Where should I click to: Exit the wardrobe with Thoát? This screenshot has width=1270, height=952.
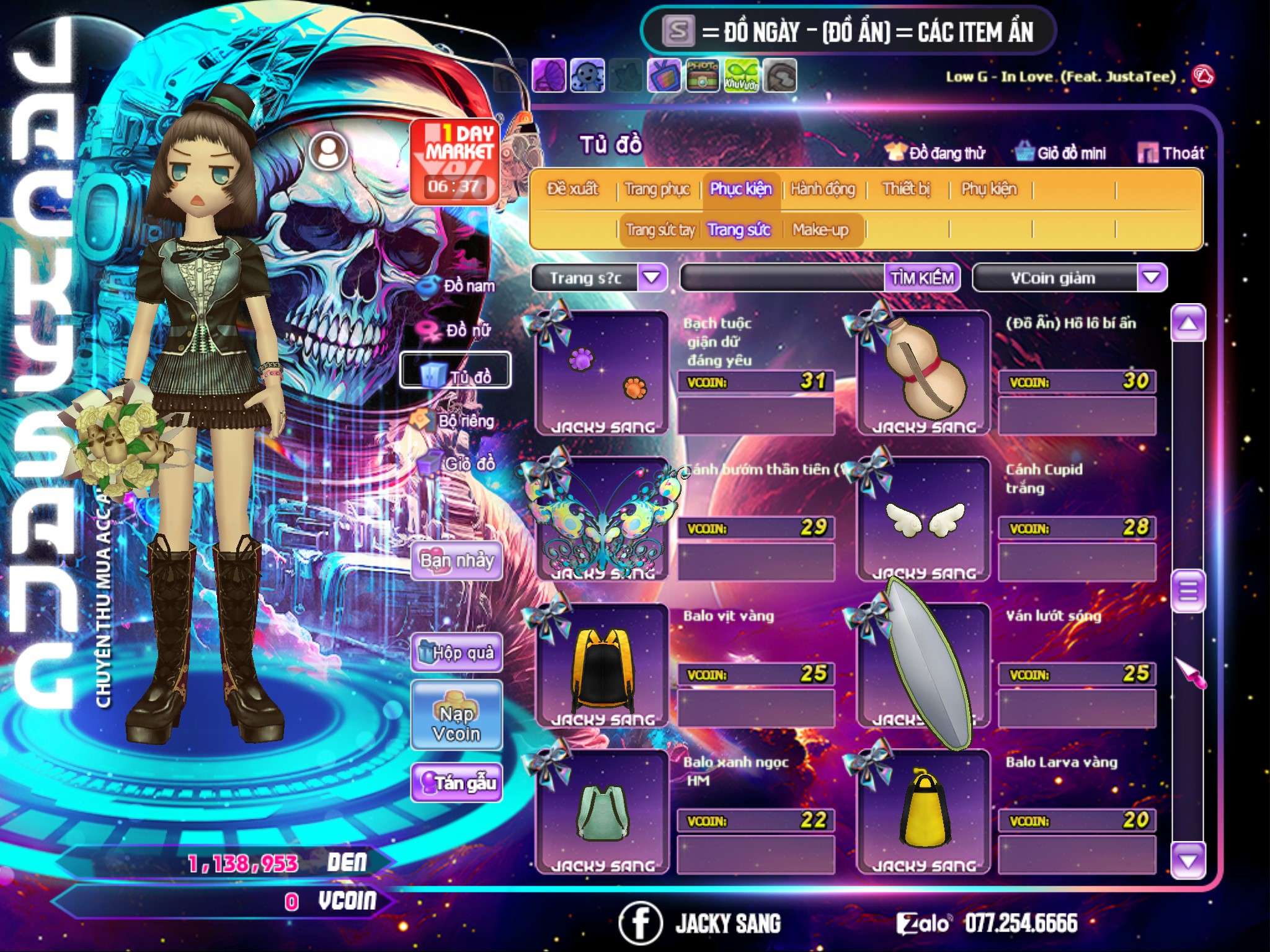(1171, 153)
